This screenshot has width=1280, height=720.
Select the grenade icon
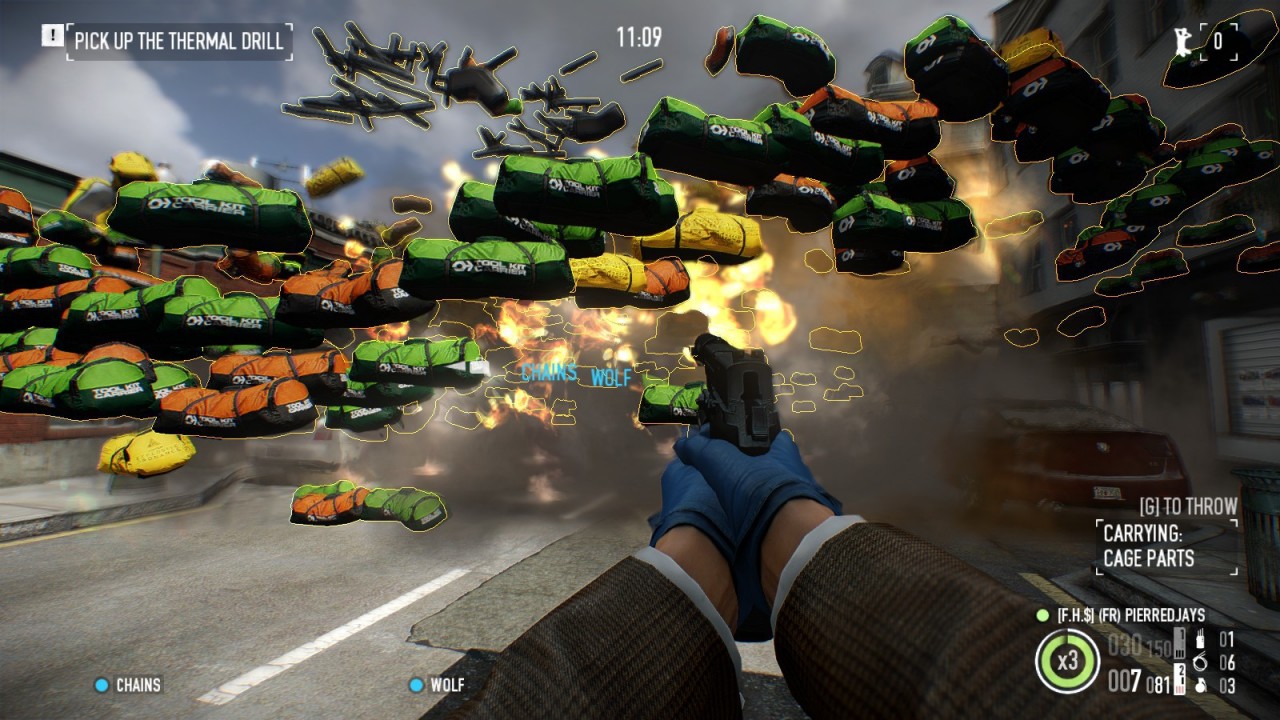[x=1200, y=686]
